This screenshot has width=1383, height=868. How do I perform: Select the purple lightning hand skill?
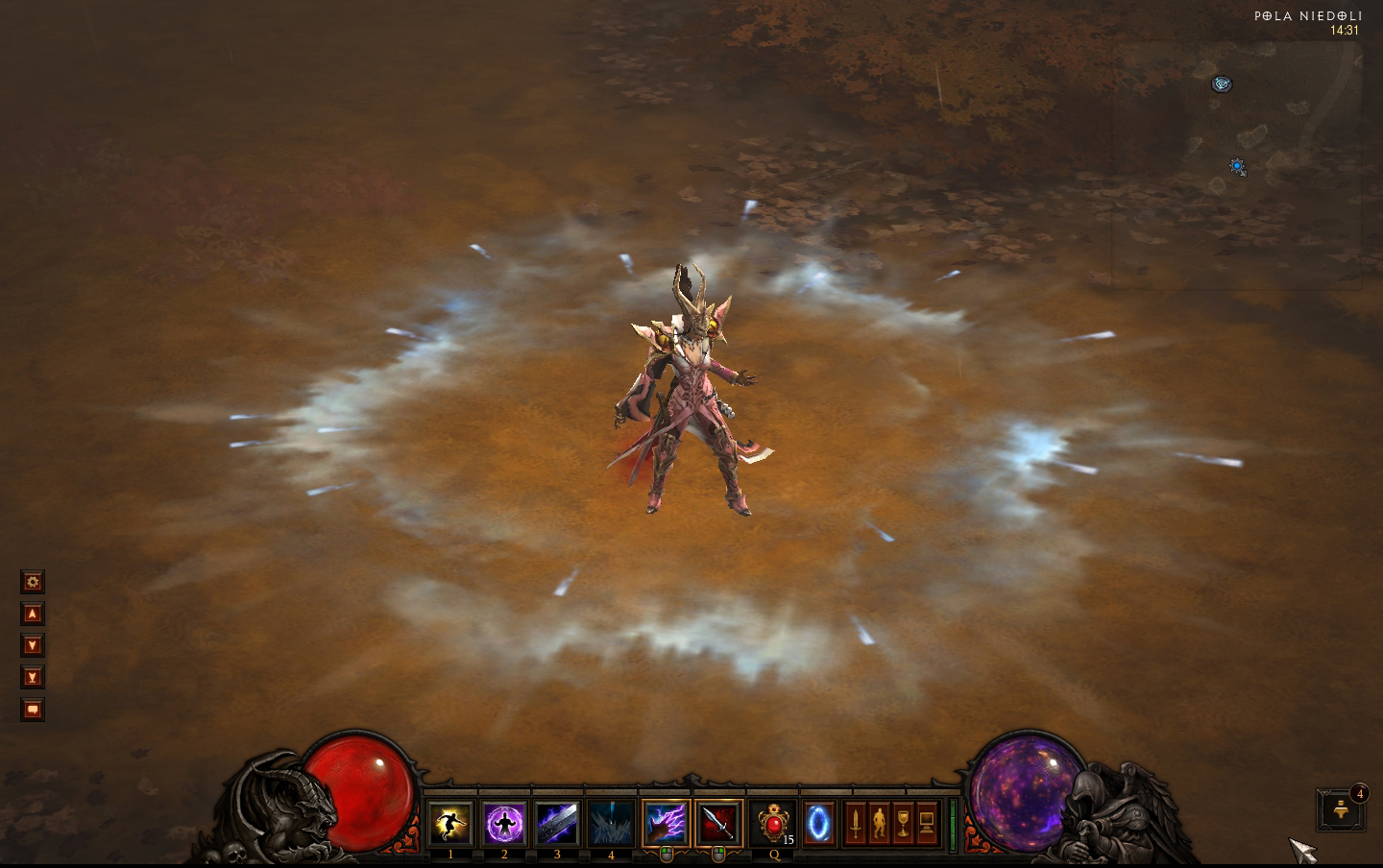click(666, 823)
